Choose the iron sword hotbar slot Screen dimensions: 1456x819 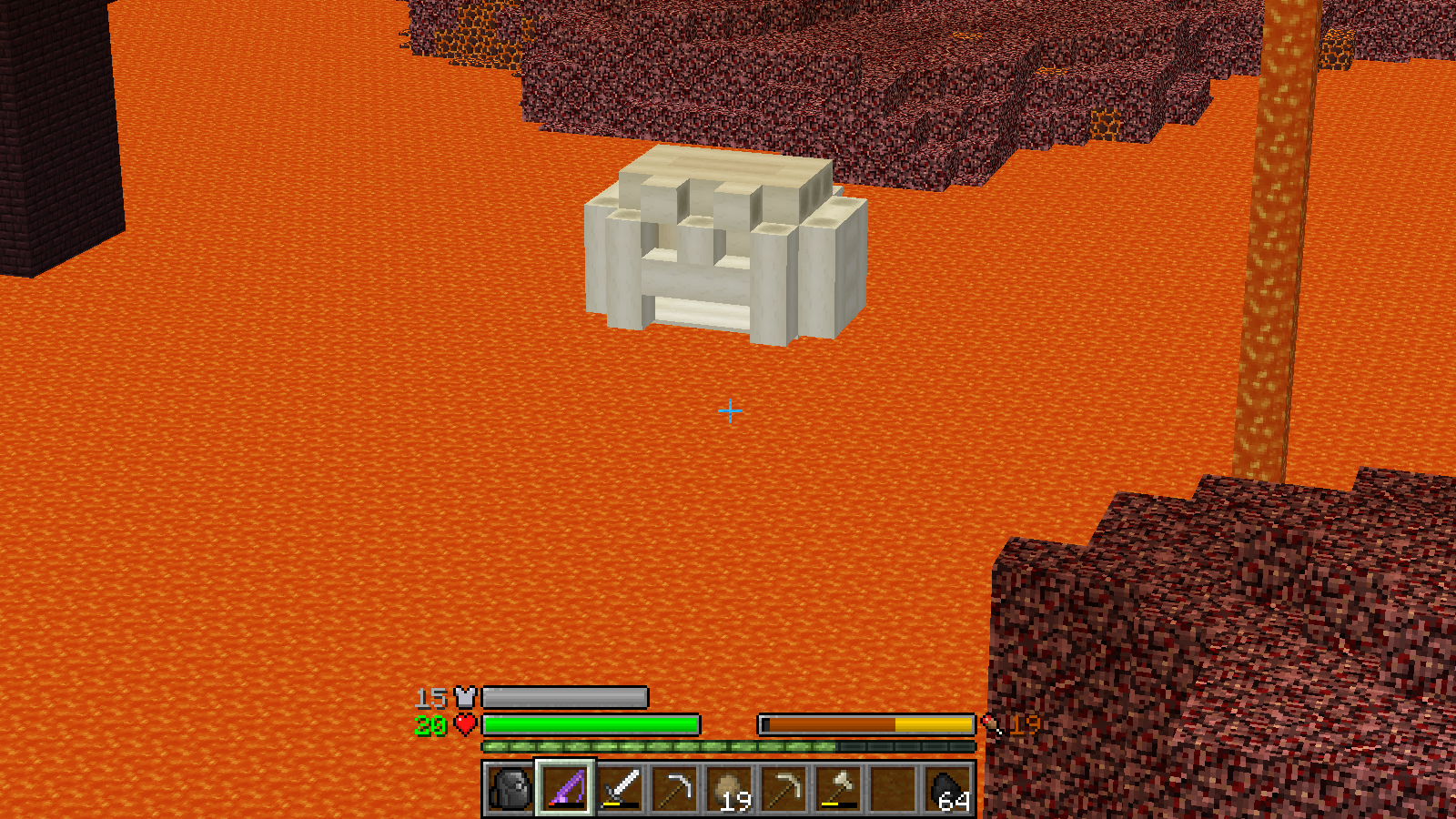click(620, 788)
